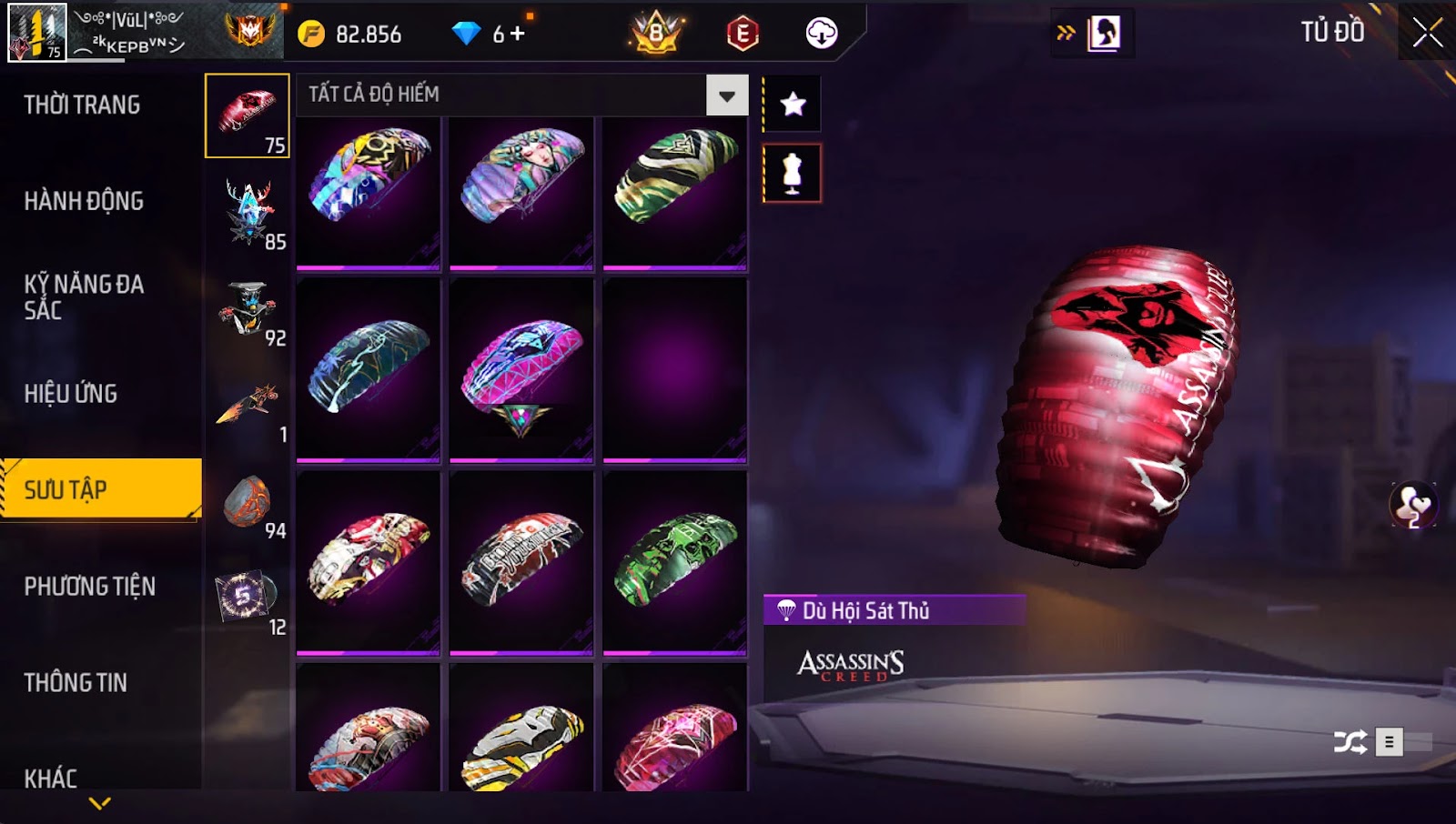Open the Thời Trang category
Viewport: 1456px width, 824px height.
(82, 105)
